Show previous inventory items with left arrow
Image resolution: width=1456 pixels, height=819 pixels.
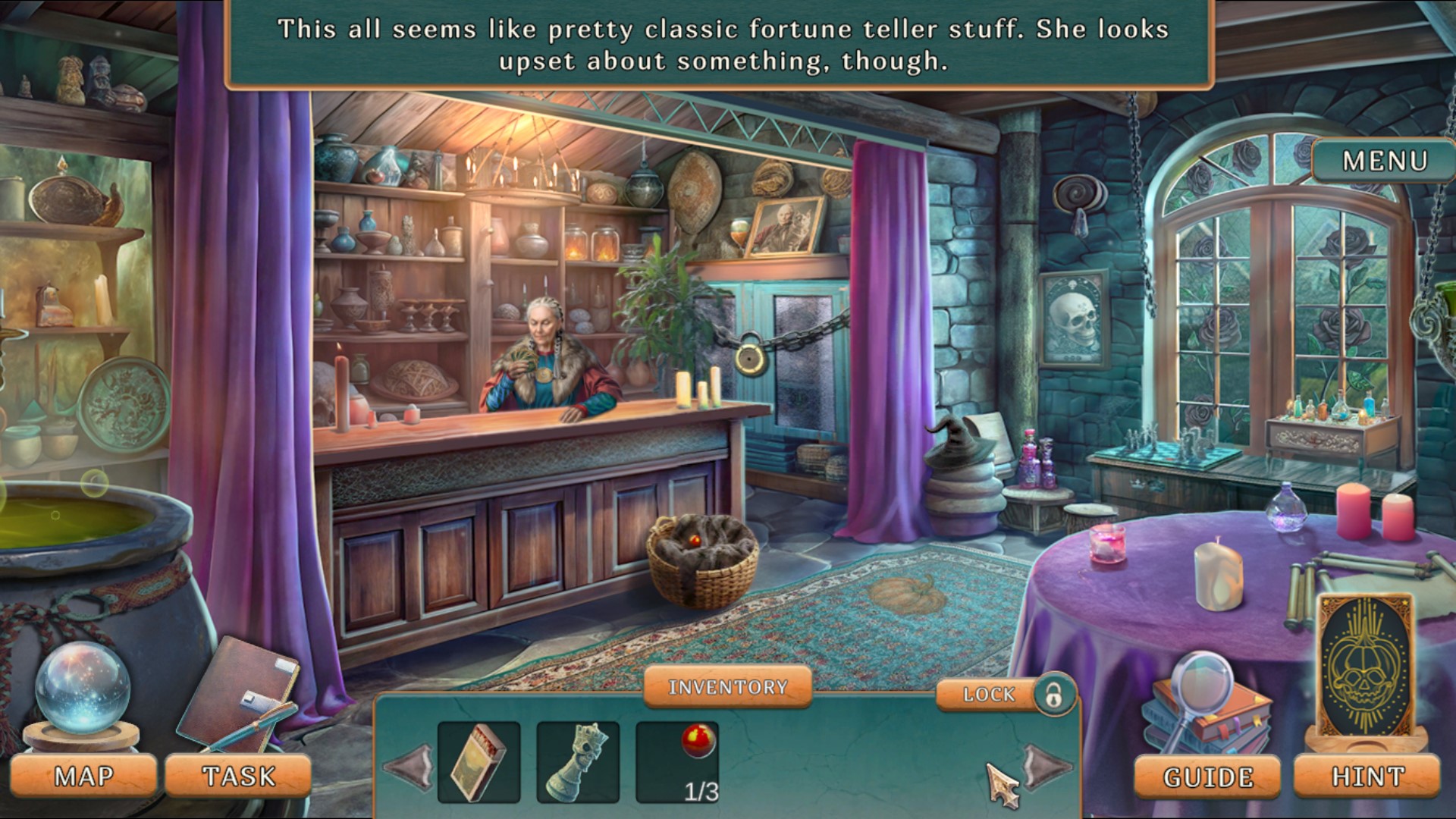(410, 766)
